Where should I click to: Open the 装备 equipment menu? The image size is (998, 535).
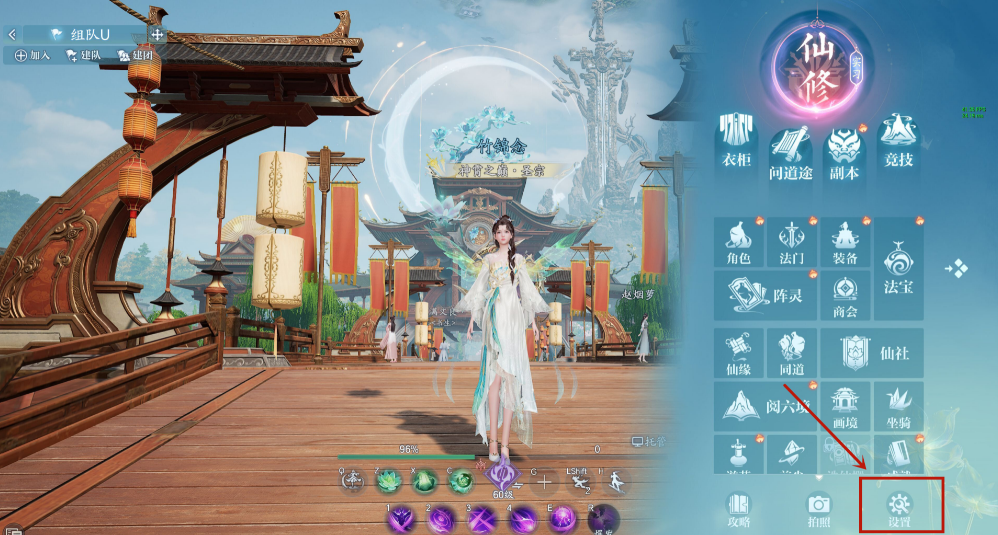click(845, 244)
